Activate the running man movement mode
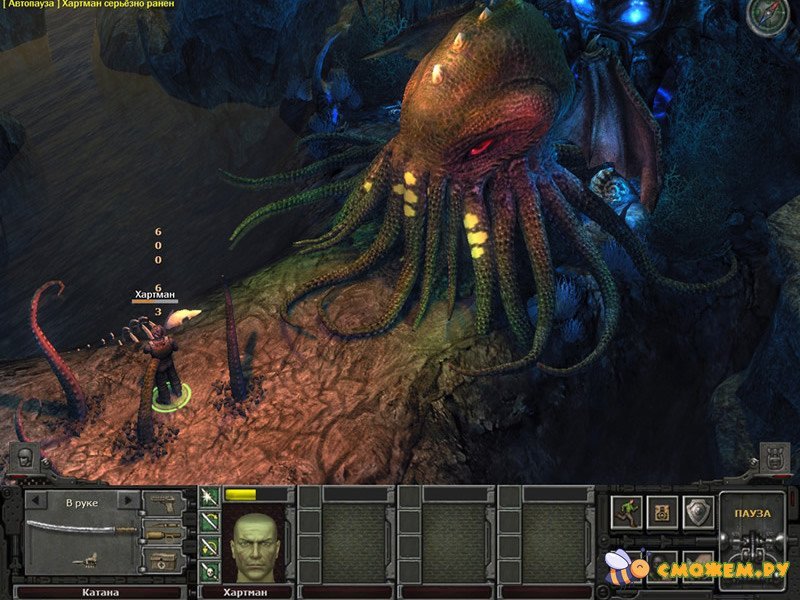The width and height of the screenshot is (800, 600). pos(626,512)
